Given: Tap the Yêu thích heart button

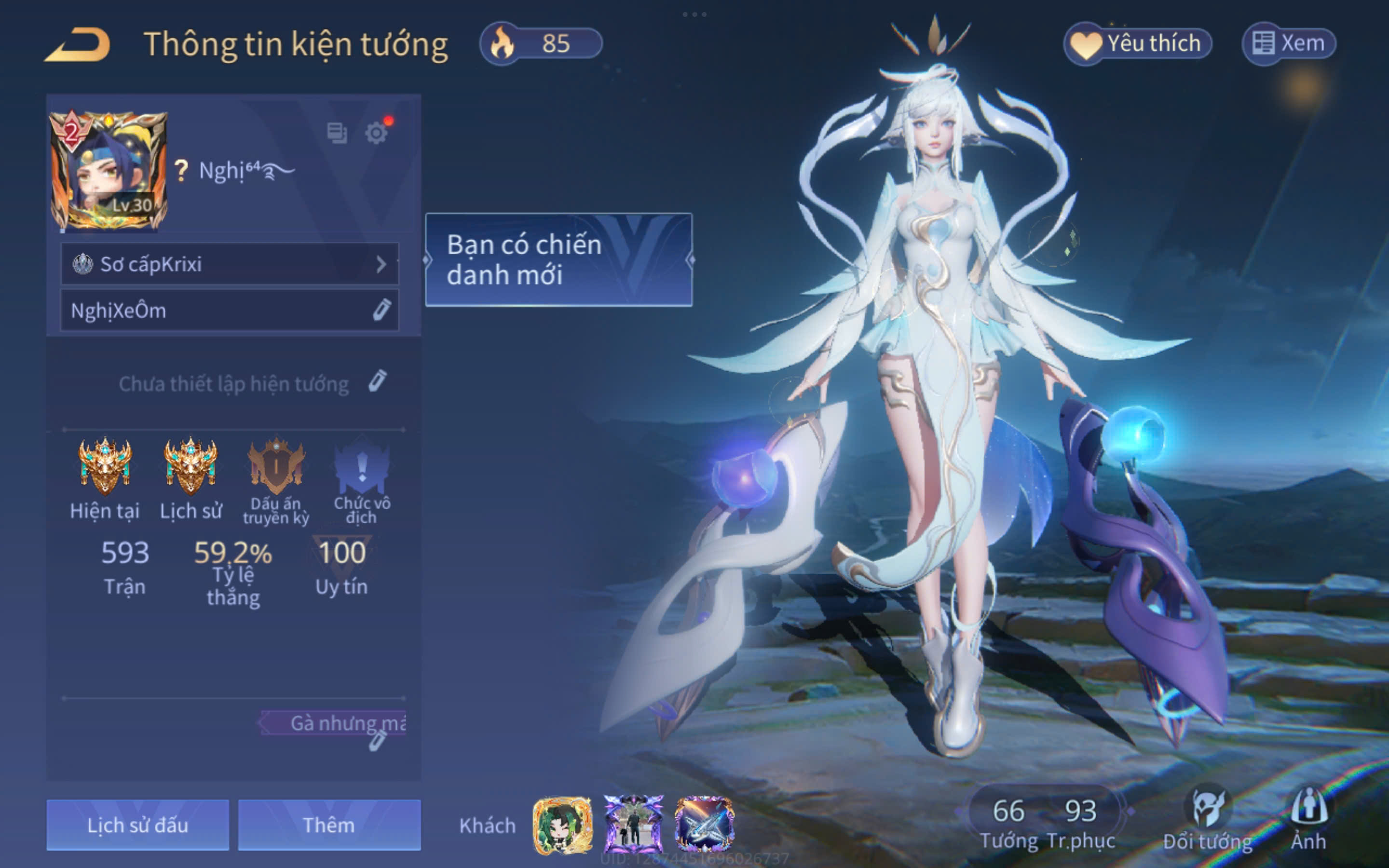Looking at the screenshot, I should pyautogui.click(x=1138, y=43).
